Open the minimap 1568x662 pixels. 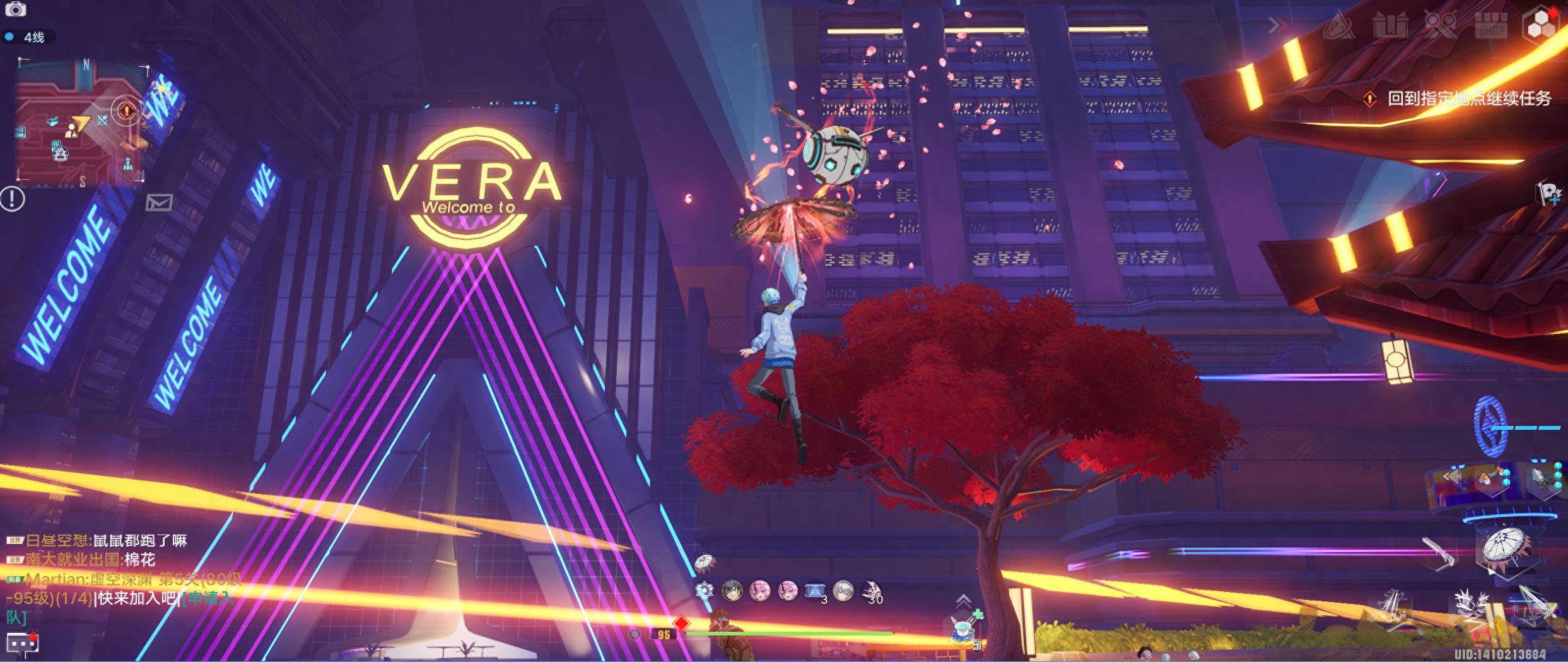coord(81,123)
